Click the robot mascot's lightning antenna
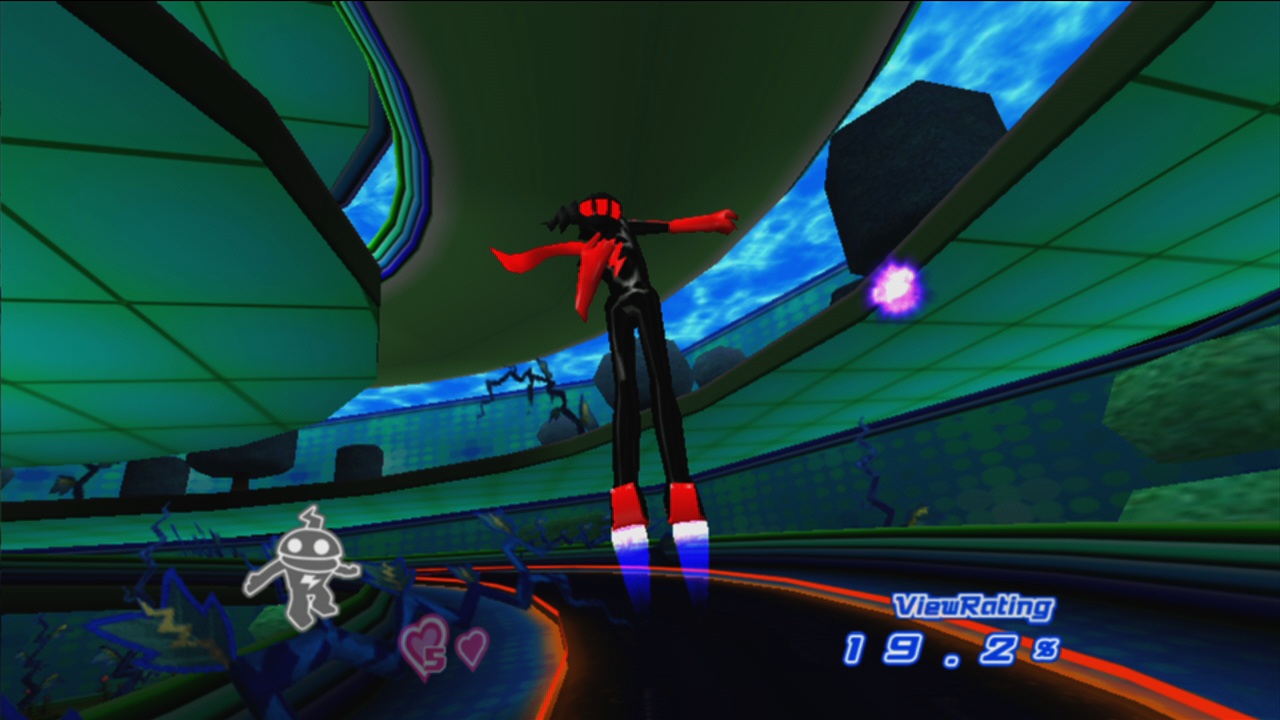1280x720 pixels. click(311, 516)
